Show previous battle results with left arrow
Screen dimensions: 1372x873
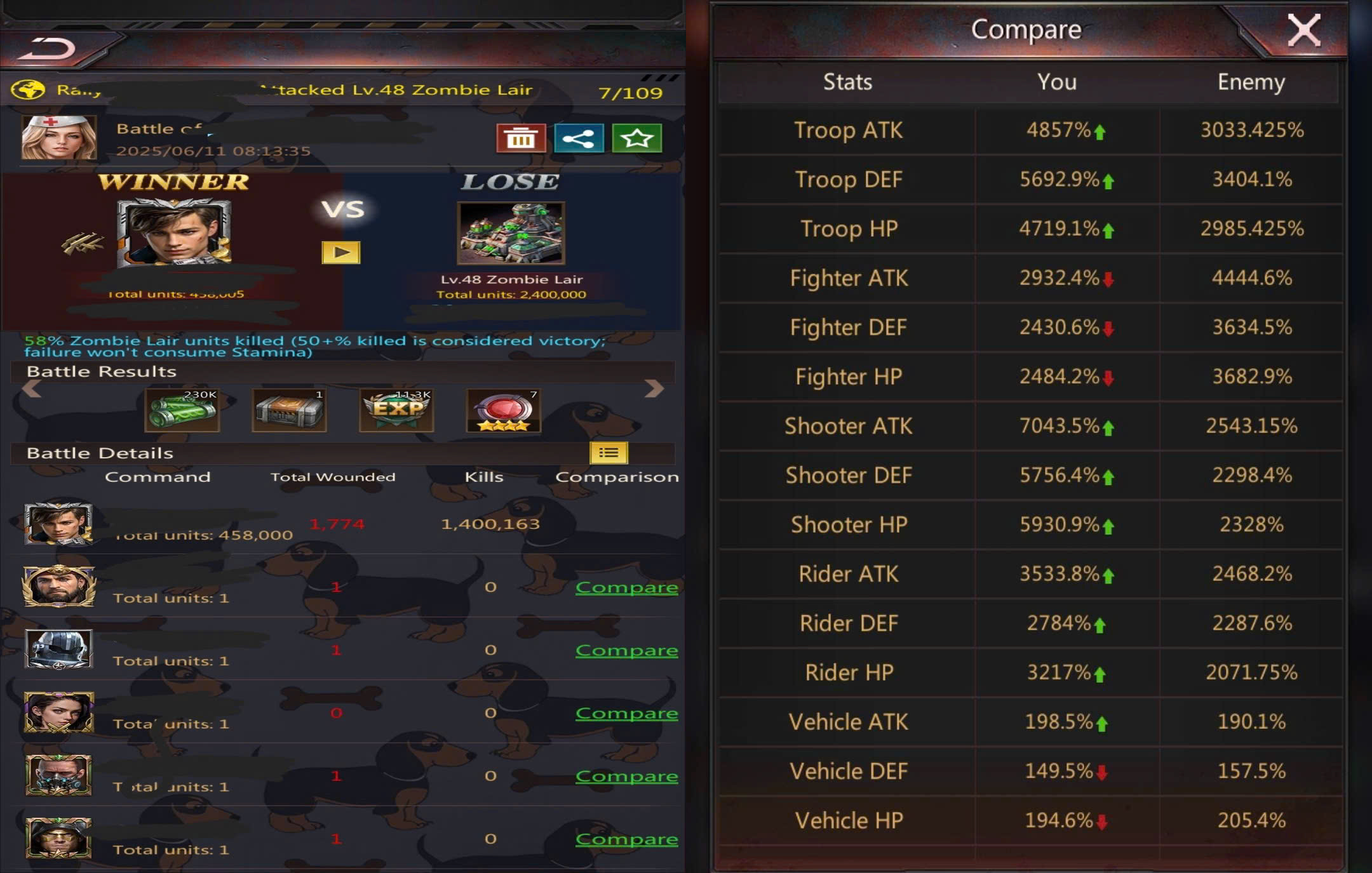[x=31, y=389]
